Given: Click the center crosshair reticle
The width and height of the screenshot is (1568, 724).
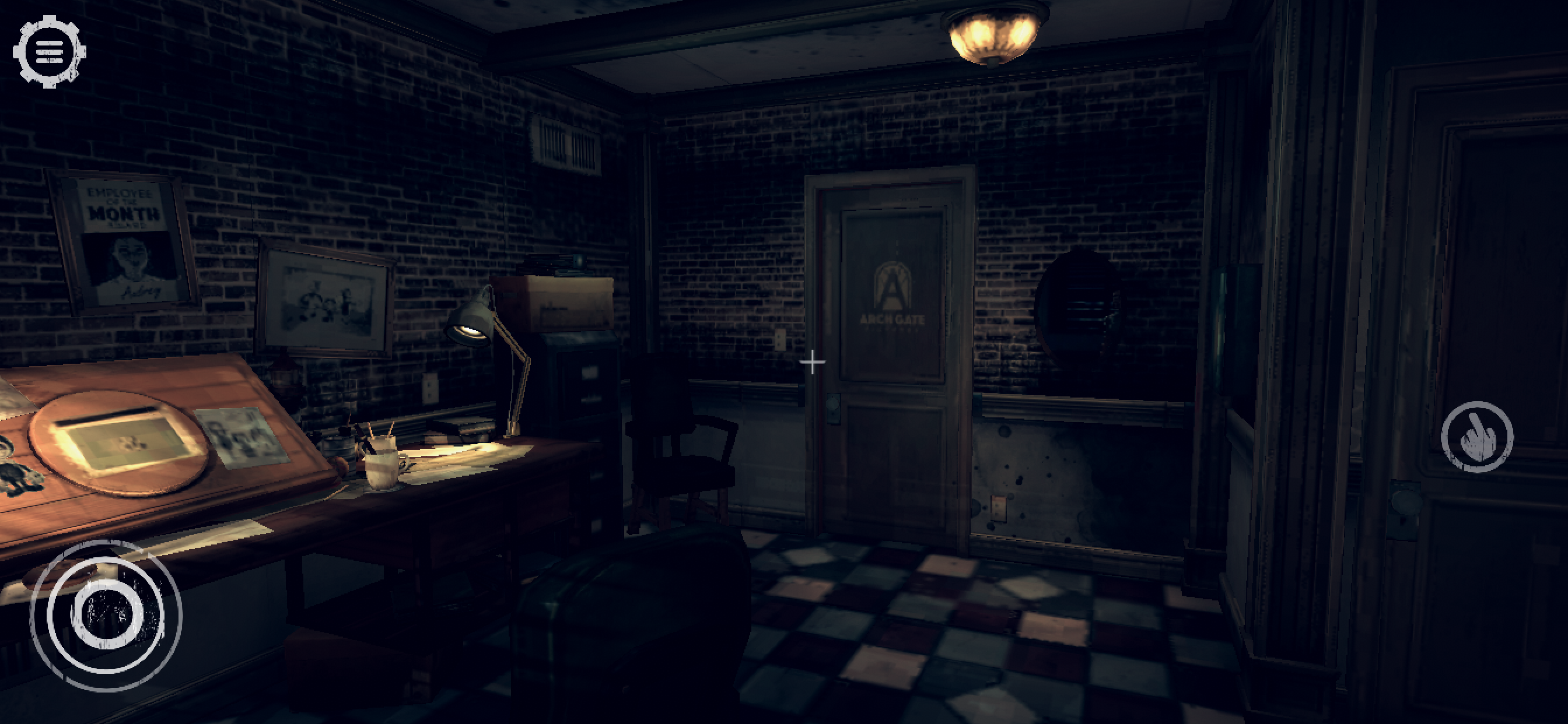Looking at the screenshot, I should 811,361.
